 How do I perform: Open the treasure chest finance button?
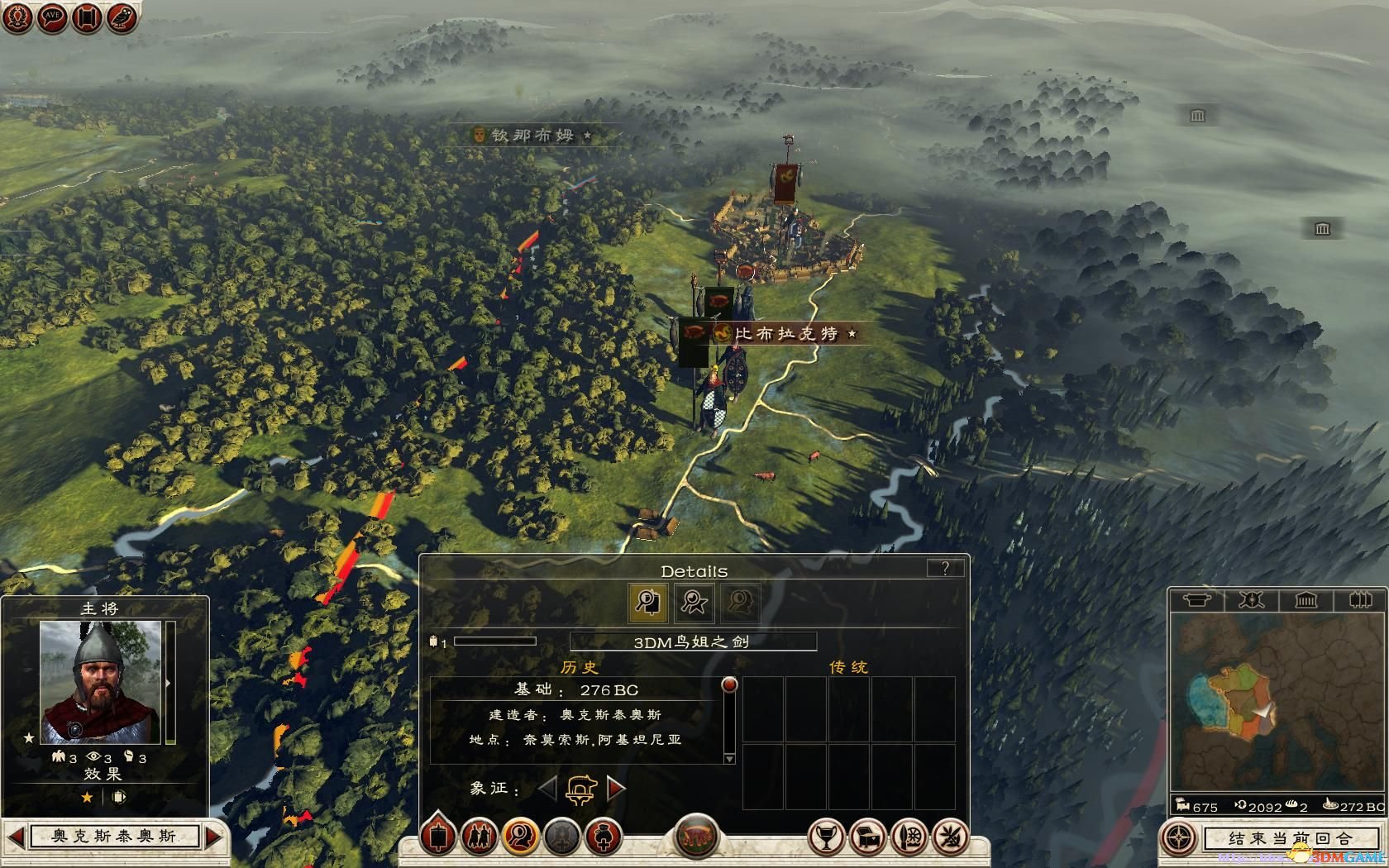click(866, 837)
